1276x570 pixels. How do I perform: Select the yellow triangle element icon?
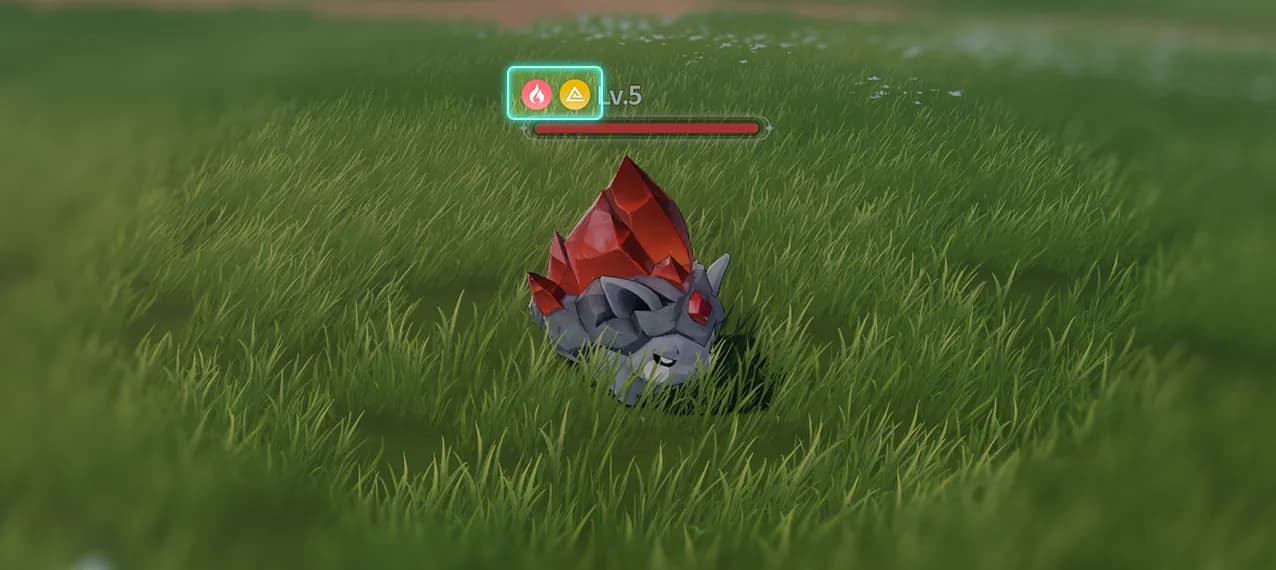[x=574, y=95]
